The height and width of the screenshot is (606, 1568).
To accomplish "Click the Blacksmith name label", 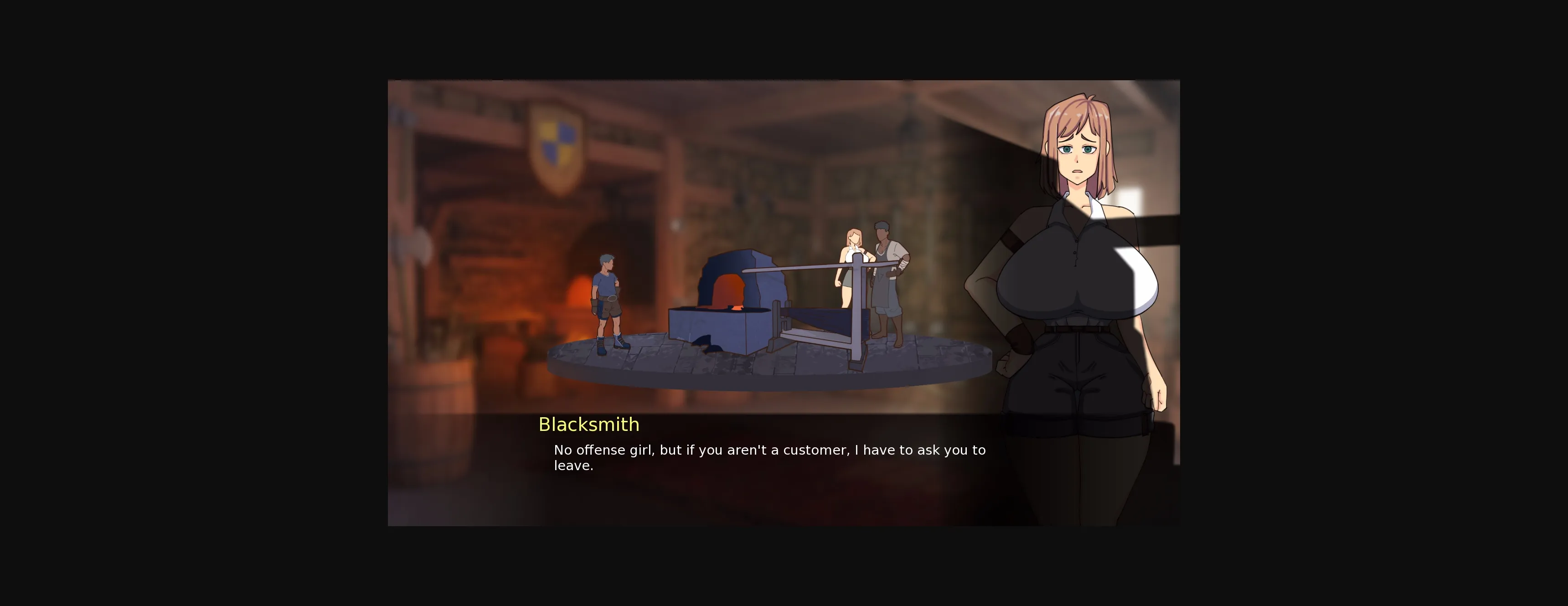I will tap(588, 425).
